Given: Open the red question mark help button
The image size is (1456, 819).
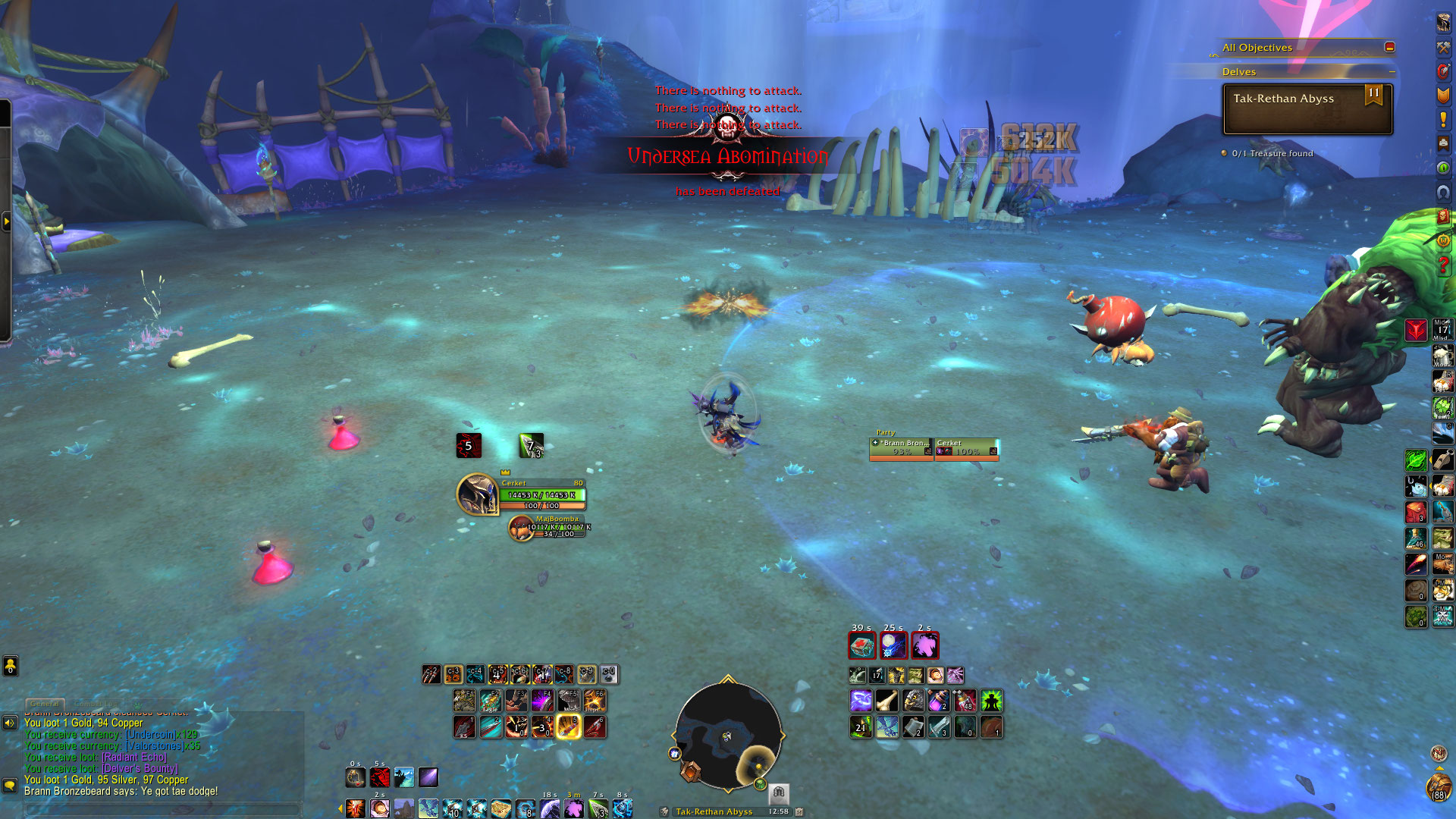Looking at the screenshot, I should pyautogui.click(x=1443, y=265).
